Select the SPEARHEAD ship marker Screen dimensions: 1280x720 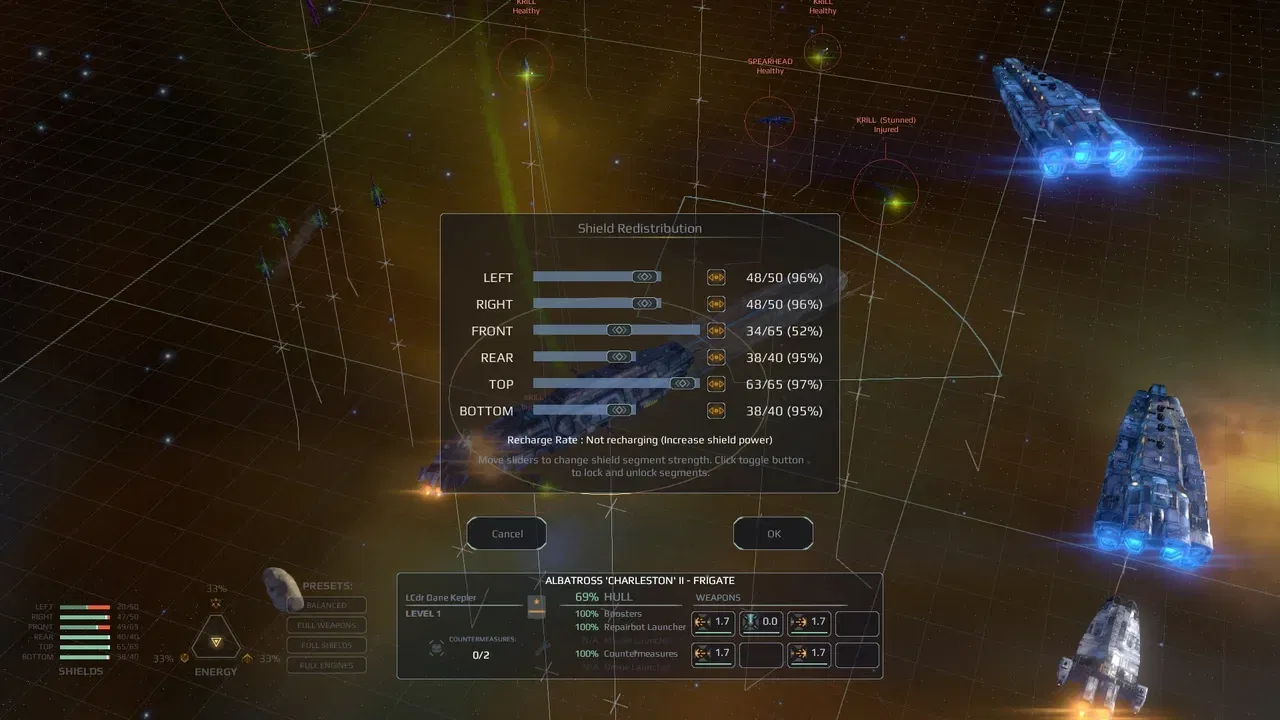[770, 122]
